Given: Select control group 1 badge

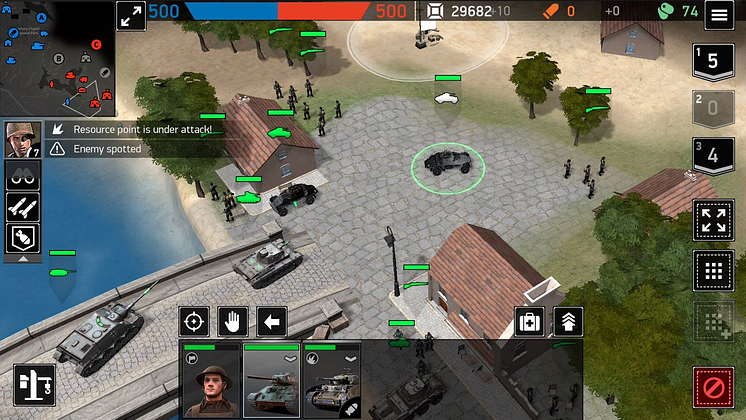Looking at the screenshot, I should point(712,61).
